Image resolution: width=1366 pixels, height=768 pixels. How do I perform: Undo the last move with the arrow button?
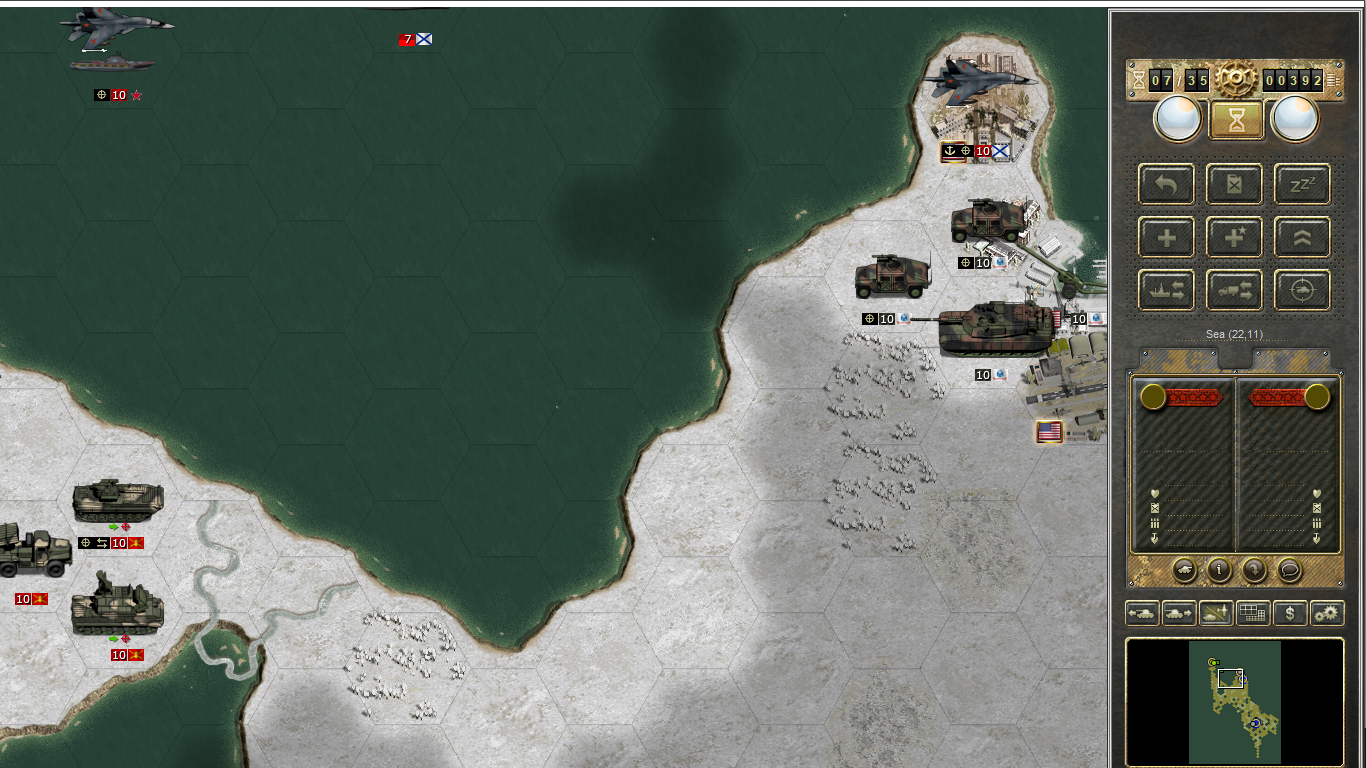1166,185
